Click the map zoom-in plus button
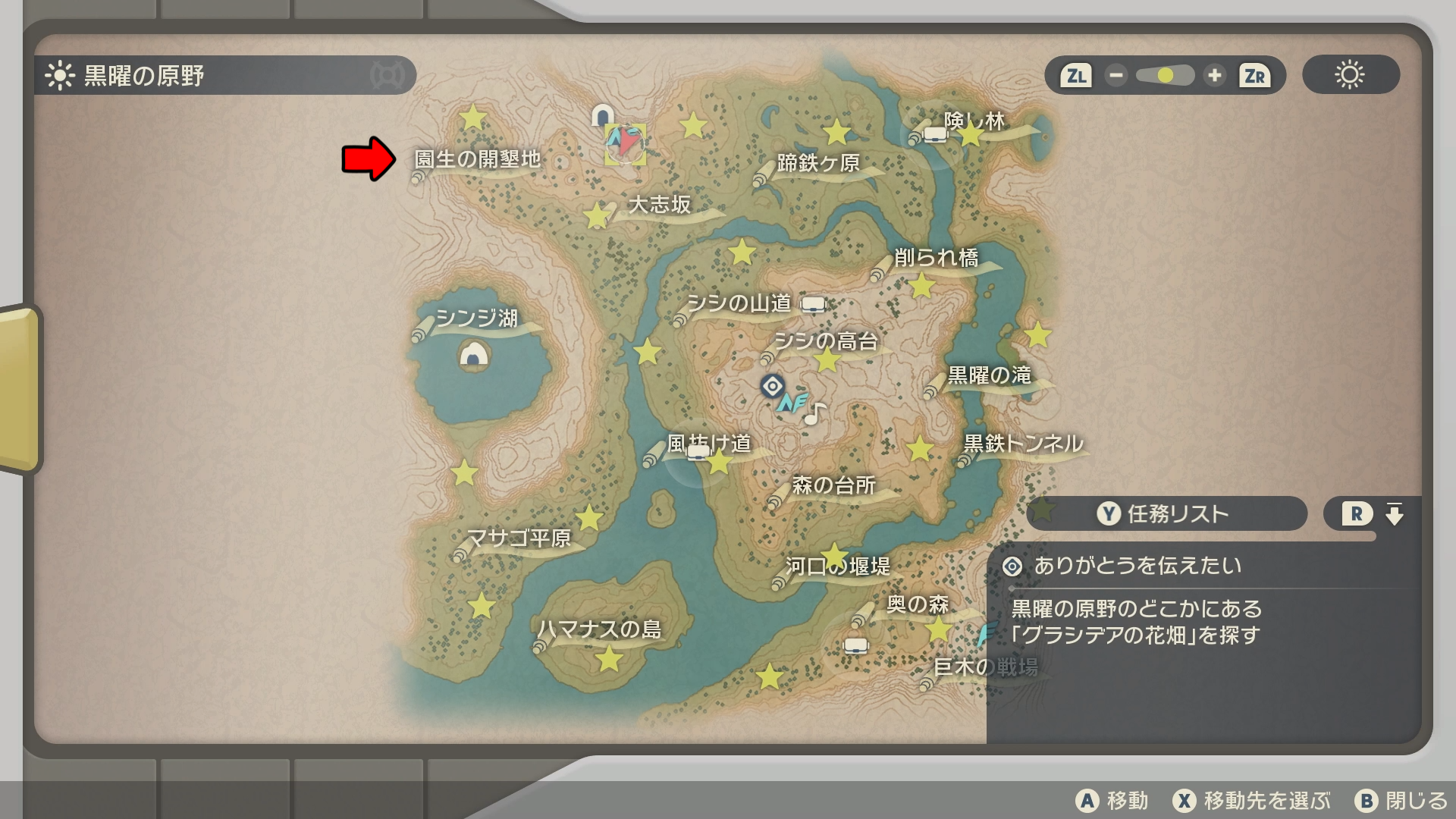Image resolution: width=1456 pixels, height=819 pixels. [x=1214, y=76]
